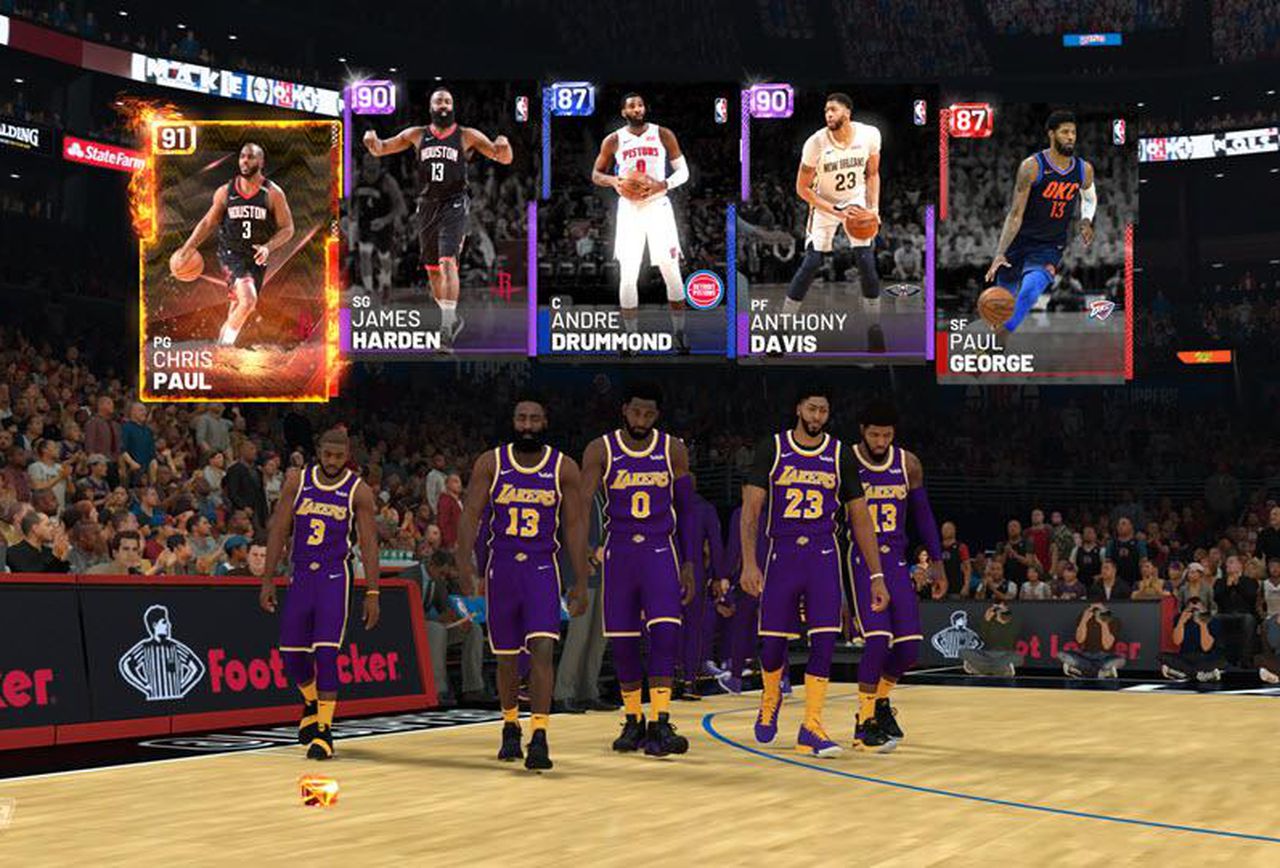Select the Anthony Davis 90 card
1280x868 pixels.
click(x=836, y=222)
